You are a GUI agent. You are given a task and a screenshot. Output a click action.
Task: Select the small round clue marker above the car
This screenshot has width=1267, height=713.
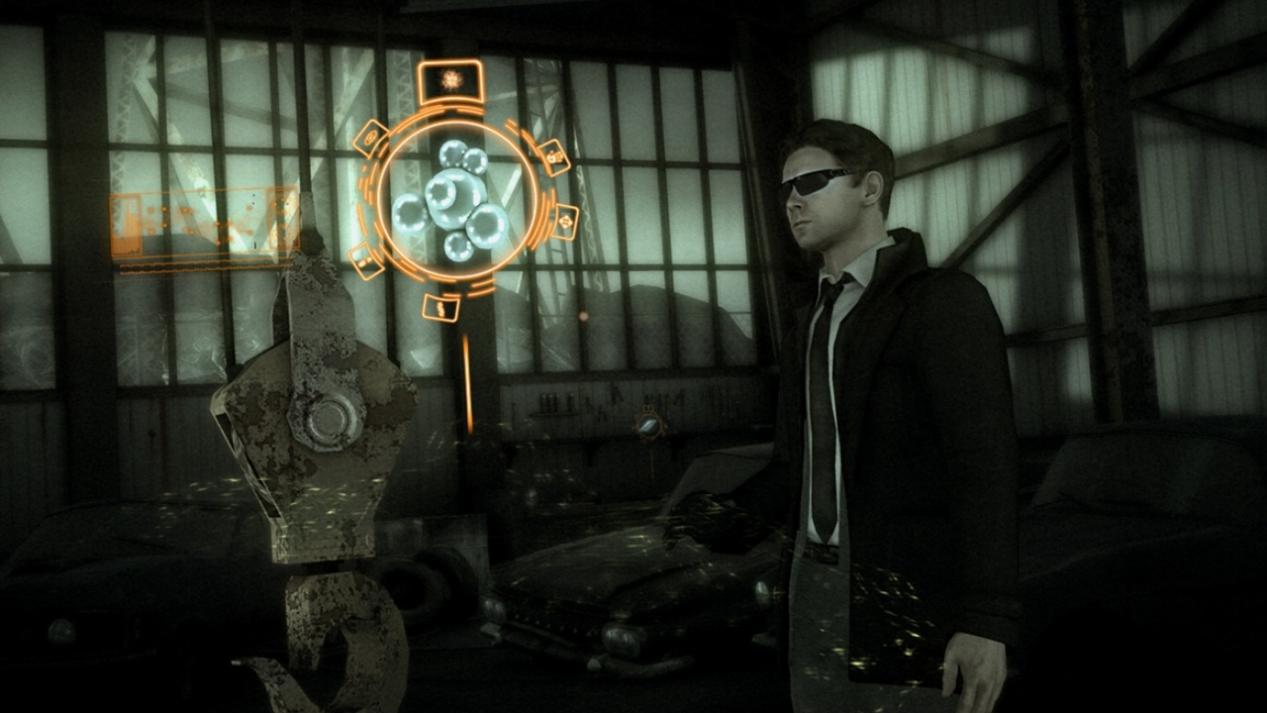pyautogui.click(x=649, y=427)
